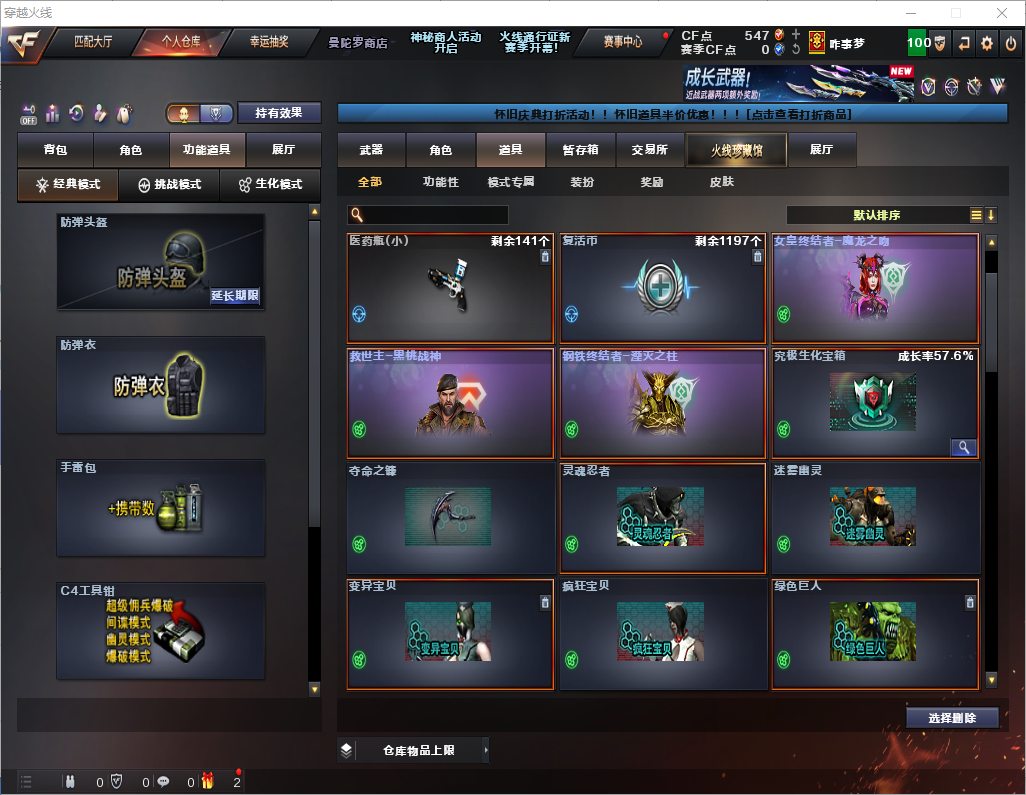Open 赛事中心 tournament center
Screen dimensions: 1026x795
pyautogui.click(x=622, y=42)
